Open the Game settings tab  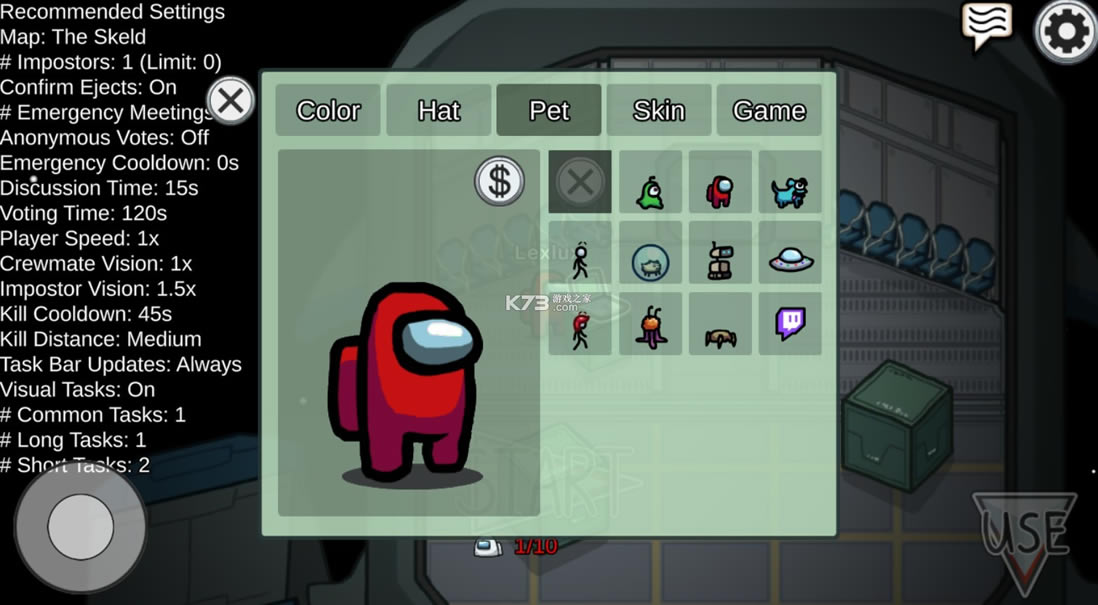pos(769,110)
